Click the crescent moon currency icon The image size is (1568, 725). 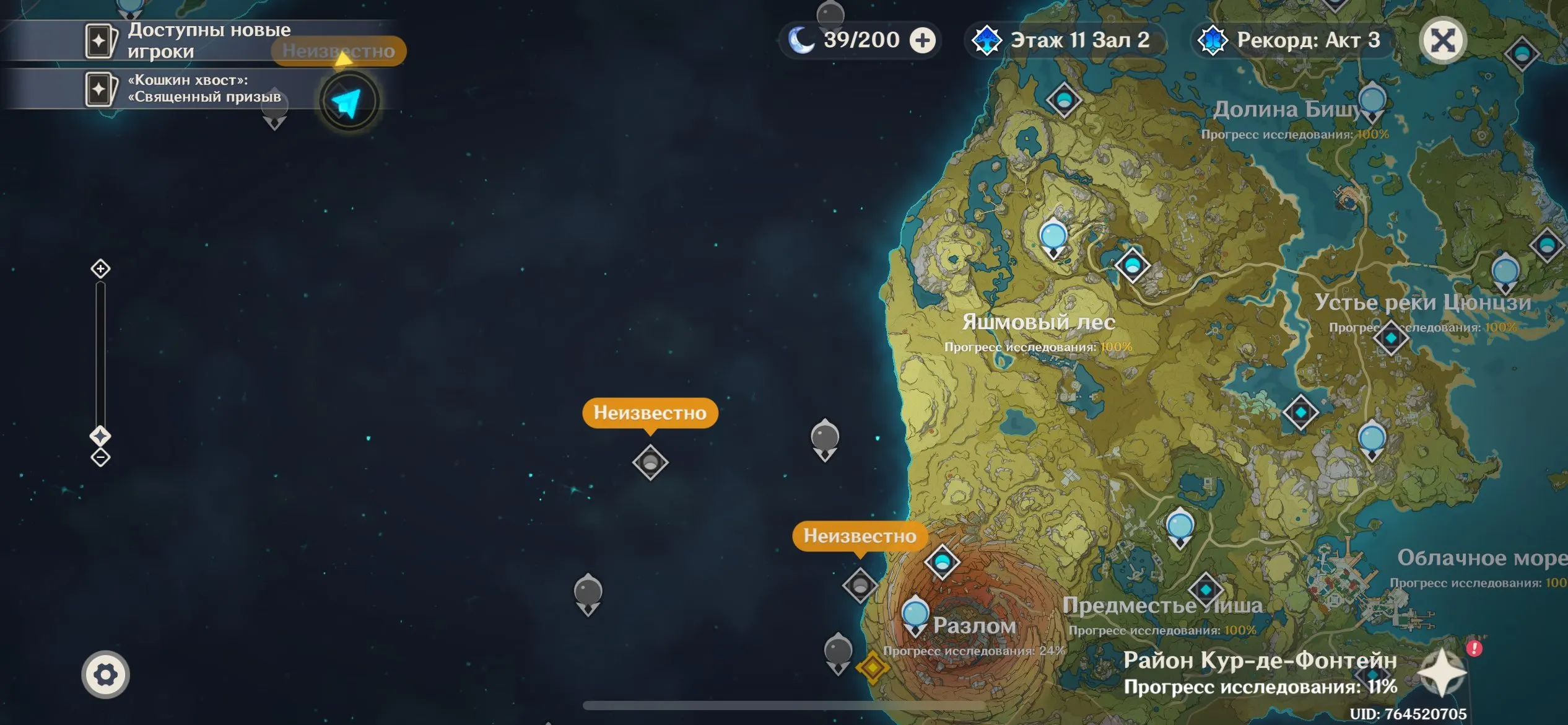pyautogui.click(x=803, y=40)
